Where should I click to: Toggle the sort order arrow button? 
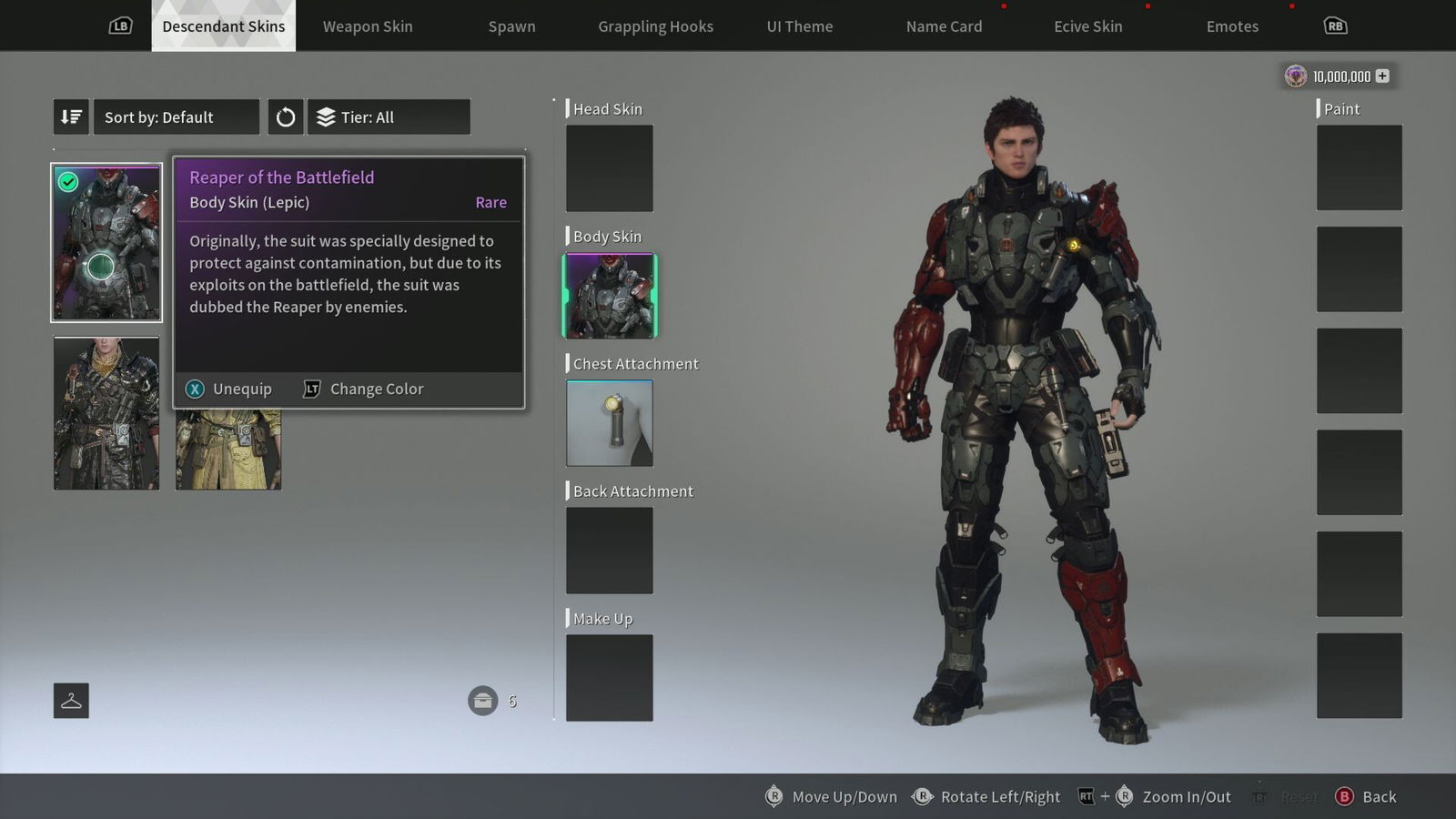tap(71, 117)
